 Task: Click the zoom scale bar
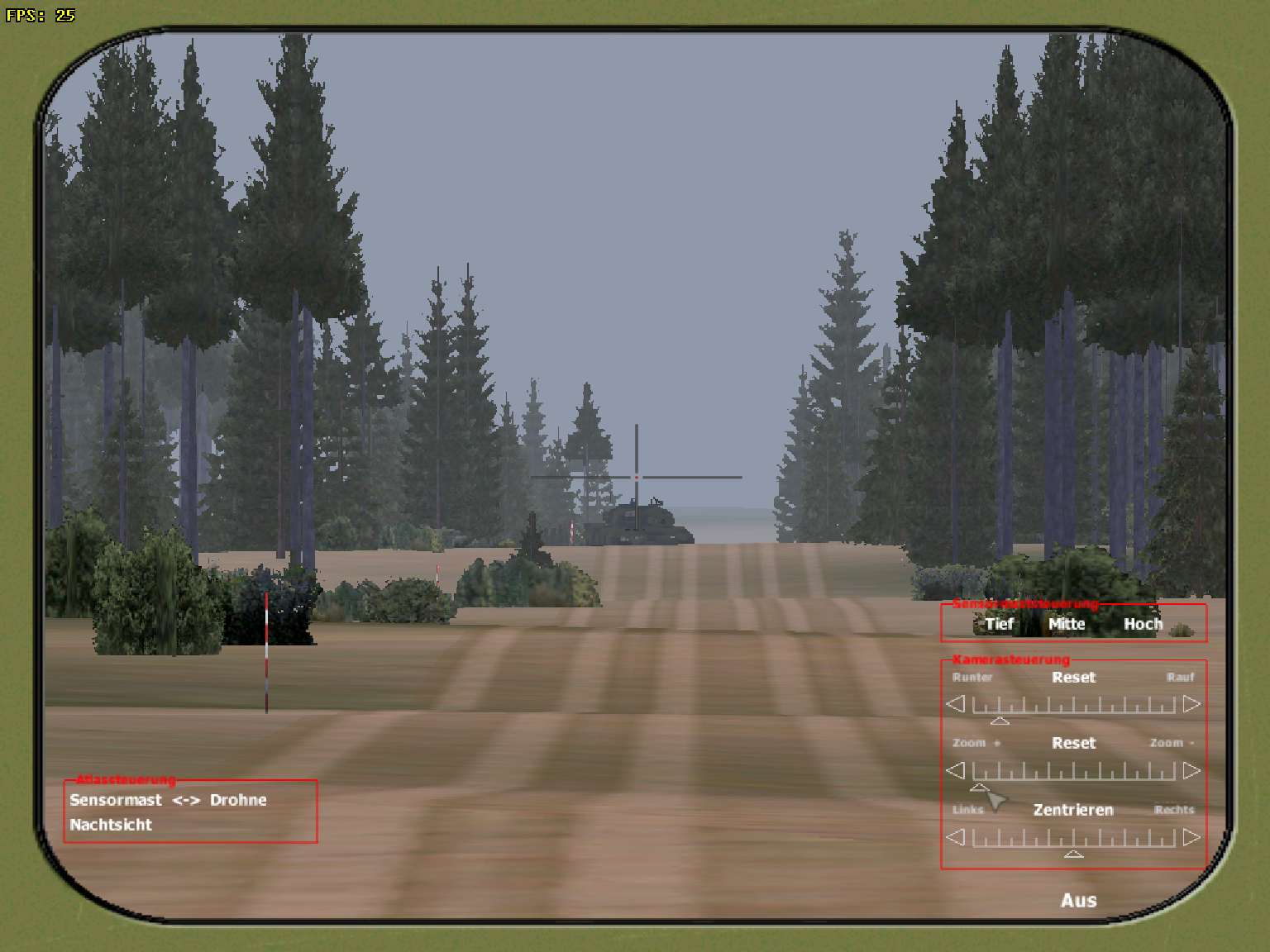click(1073, 772)
